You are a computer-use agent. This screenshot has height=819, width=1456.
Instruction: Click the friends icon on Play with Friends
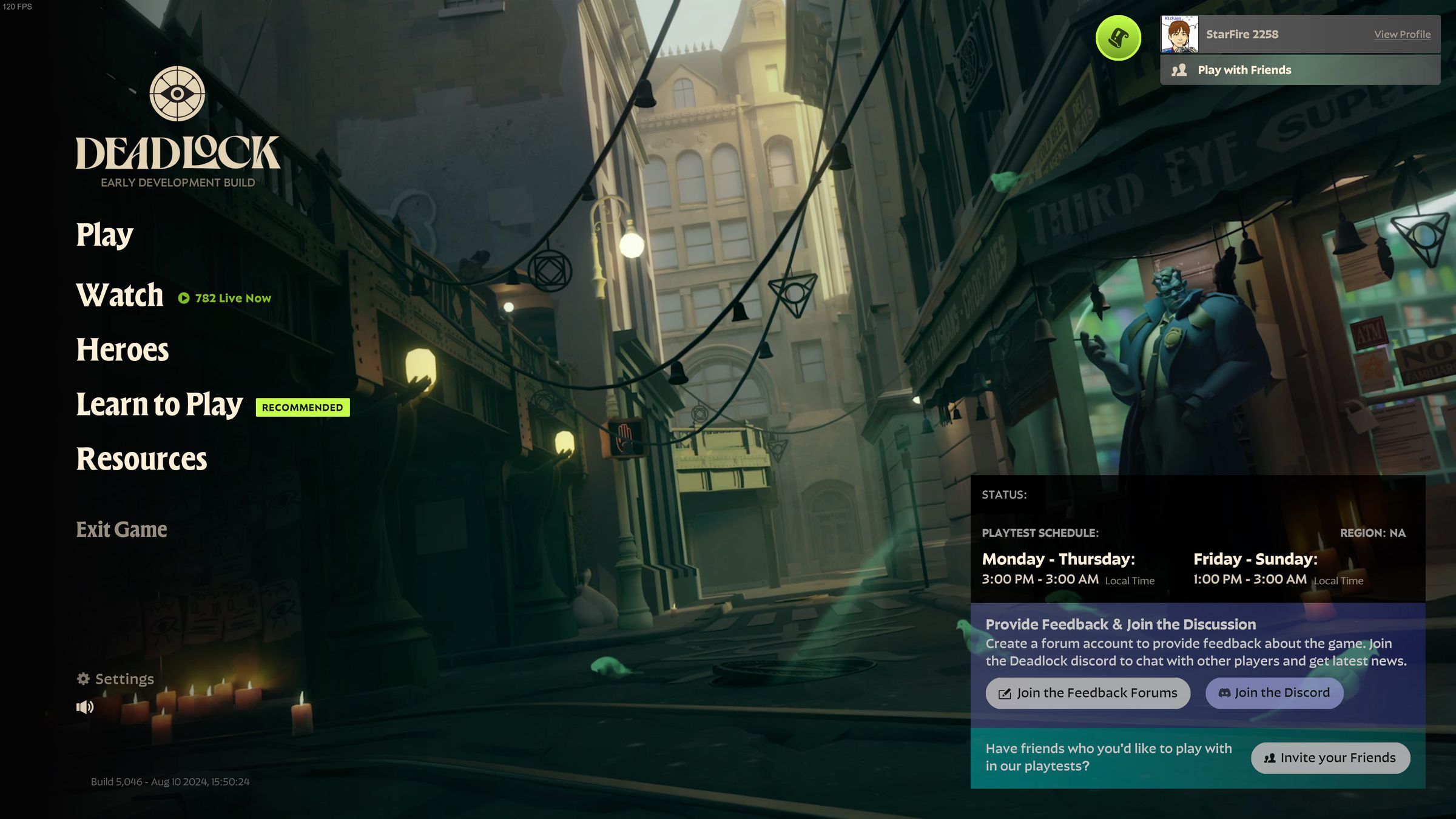coord(1179,70)
